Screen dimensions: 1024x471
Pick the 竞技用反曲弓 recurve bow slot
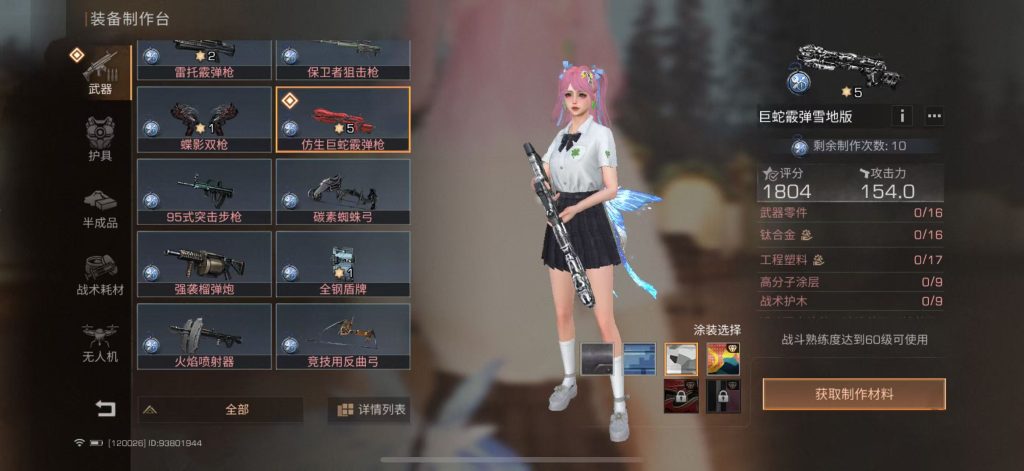(x=343, y=336)
